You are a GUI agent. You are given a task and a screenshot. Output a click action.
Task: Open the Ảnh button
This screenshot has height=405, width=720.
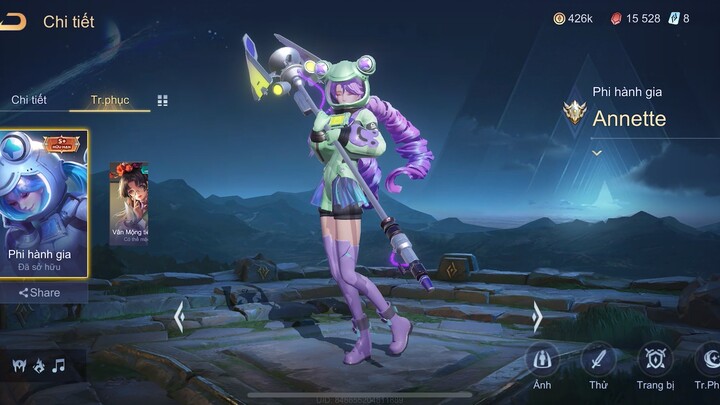coord(542,361)
